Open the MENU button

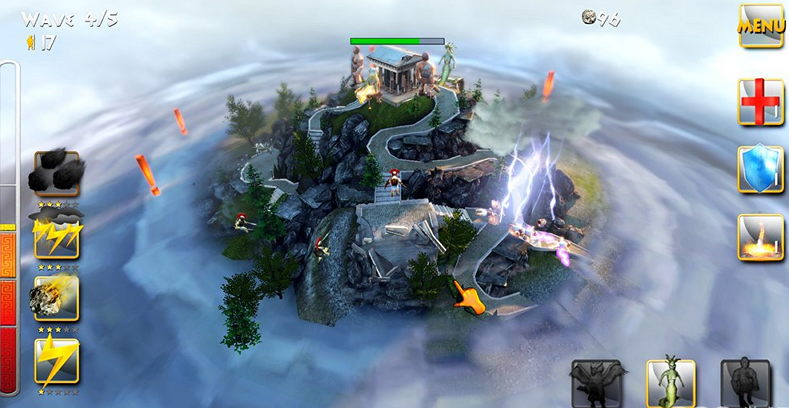(x=761, y=25)
